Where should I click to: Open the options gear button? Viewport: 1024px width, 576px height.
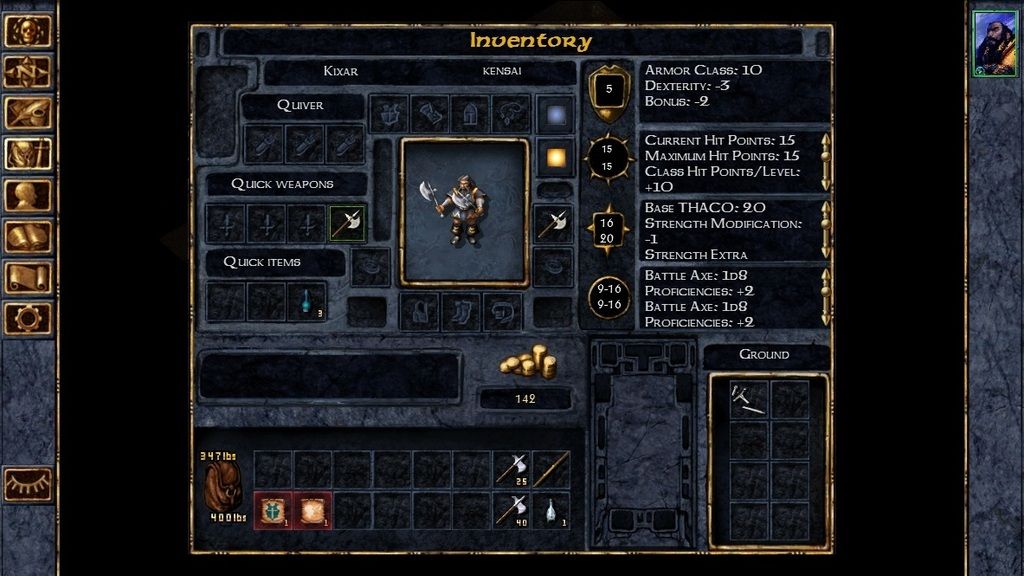[28, 318]
